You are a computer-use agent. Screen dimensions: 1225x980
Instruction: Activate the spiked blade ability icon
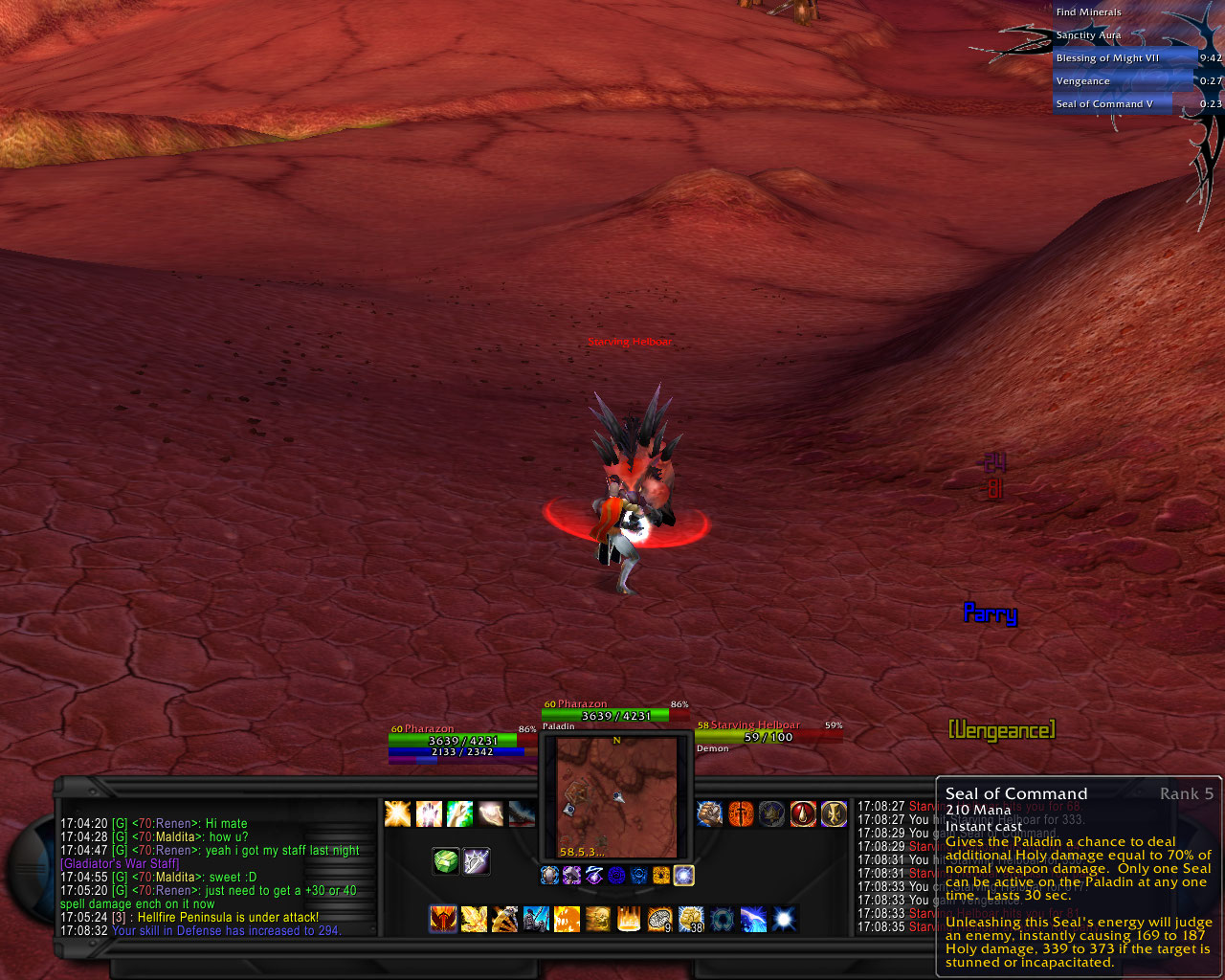click(x=477, y=860)
